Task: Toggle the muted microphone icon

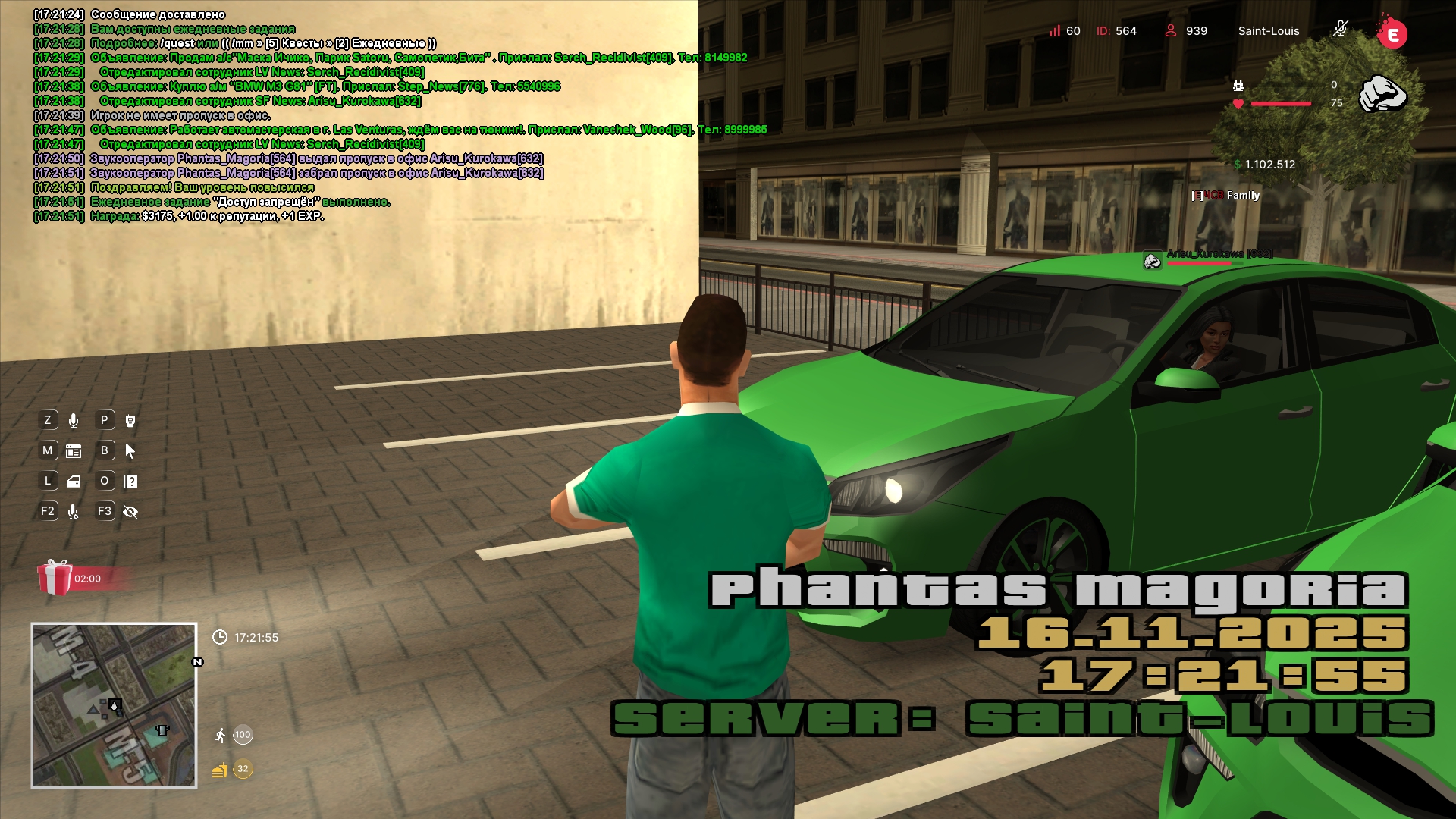Action: pos(1340,30)
